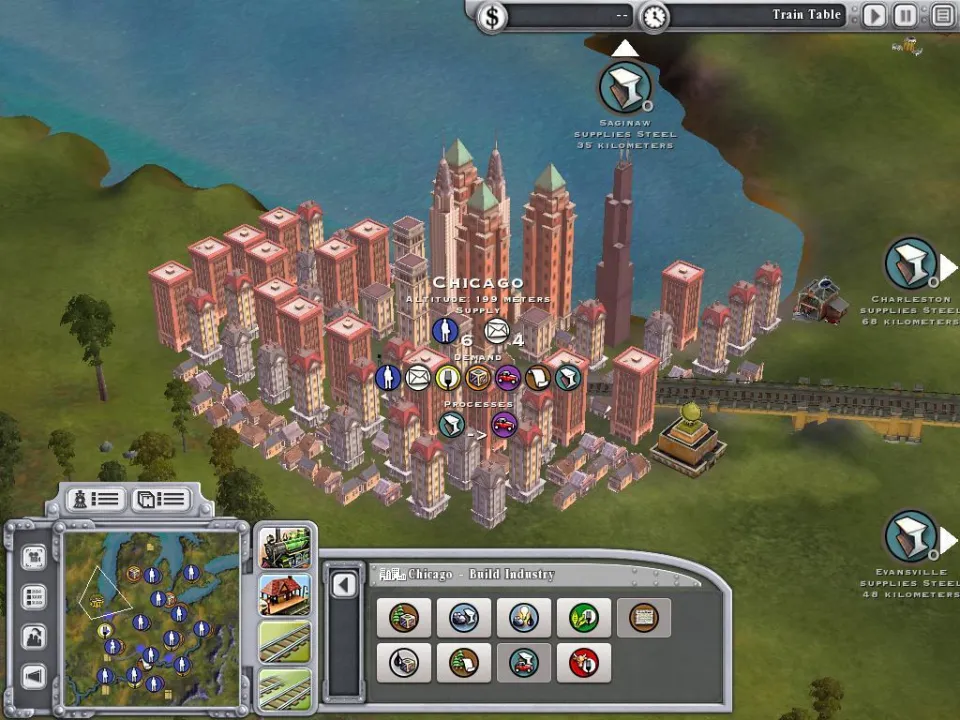Collapse the Build Industry panel with back arrow
Image resolution: width=960 pixels, height=720 pixels.
point(344,585)
